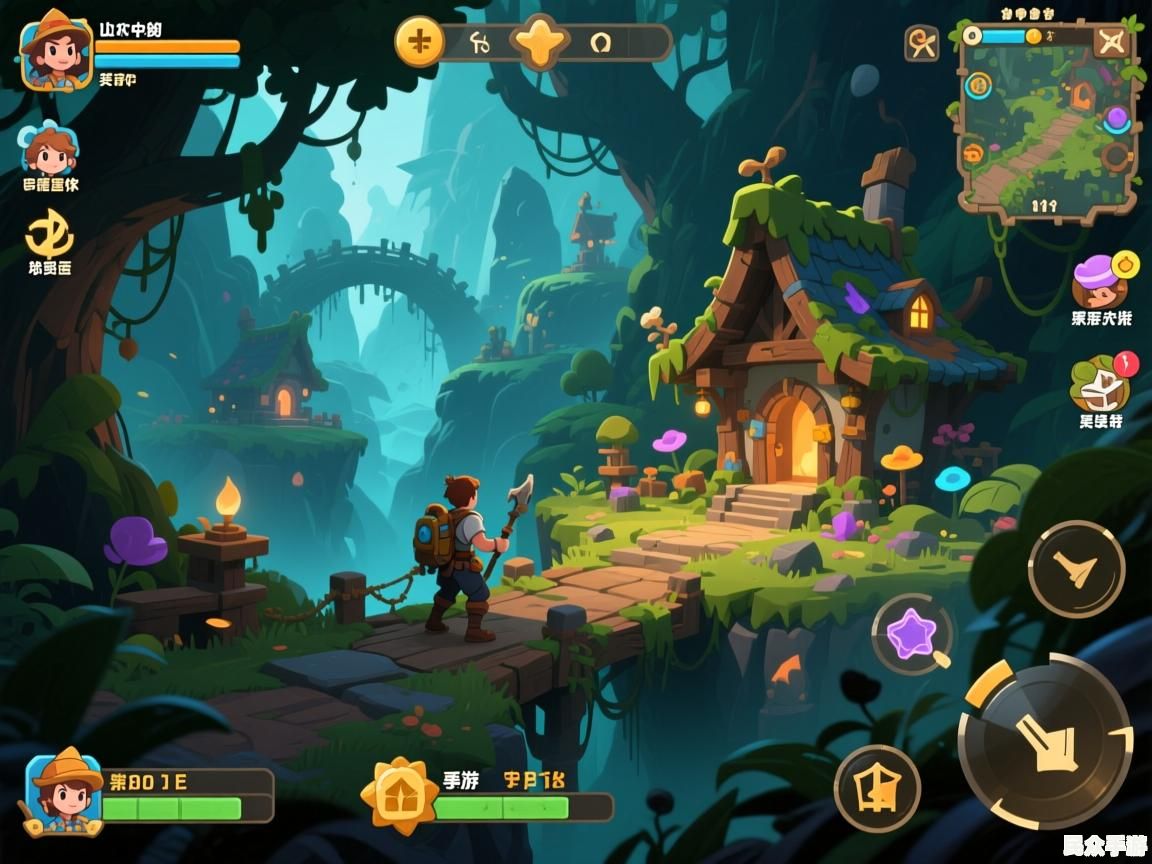Choose the horseshoe symbol in top bar
Viewport: 1152px width, 864px height.
(600, 43)
